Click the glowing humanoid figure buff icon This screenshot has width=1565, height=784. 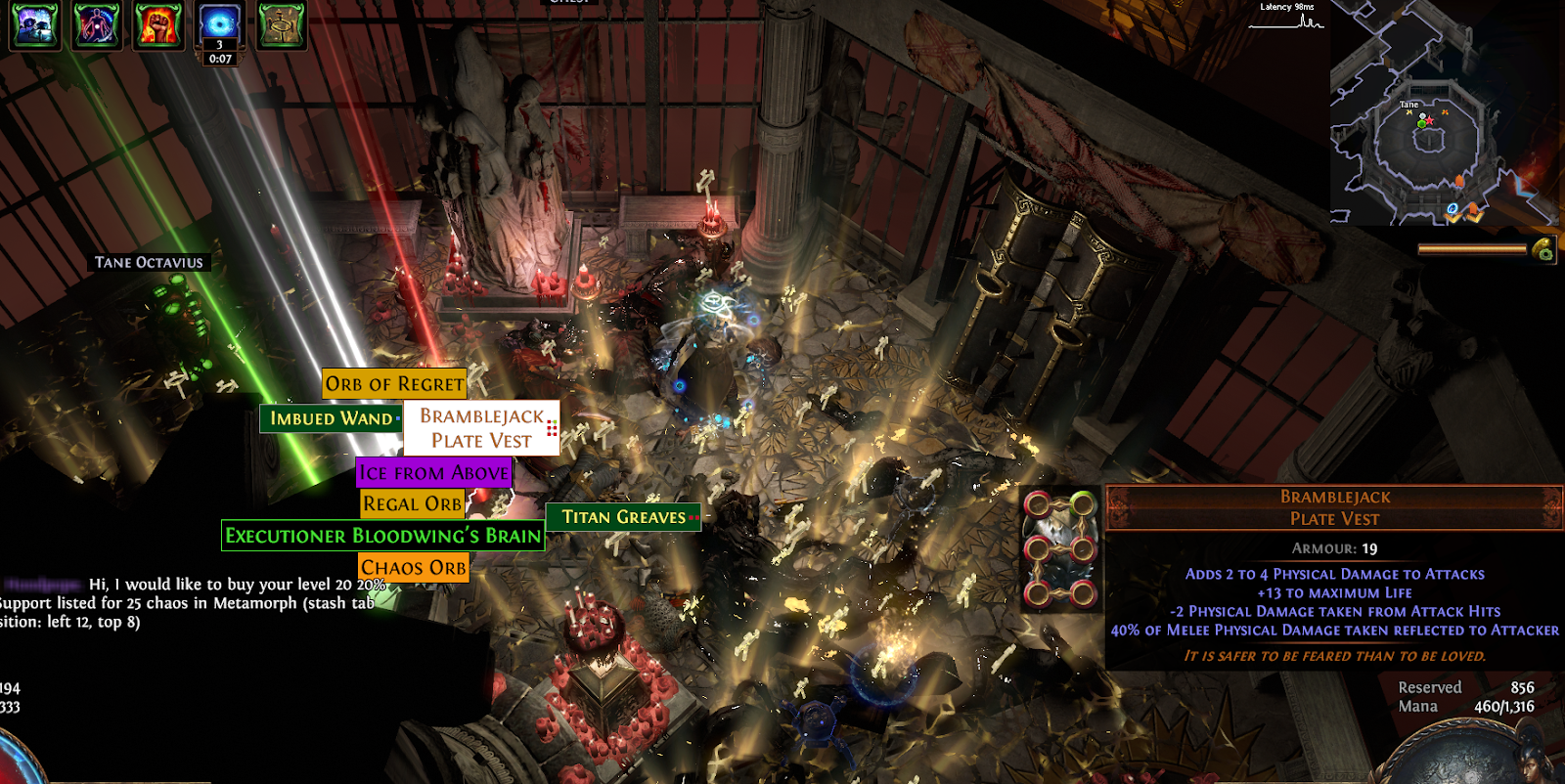[97, 24]
